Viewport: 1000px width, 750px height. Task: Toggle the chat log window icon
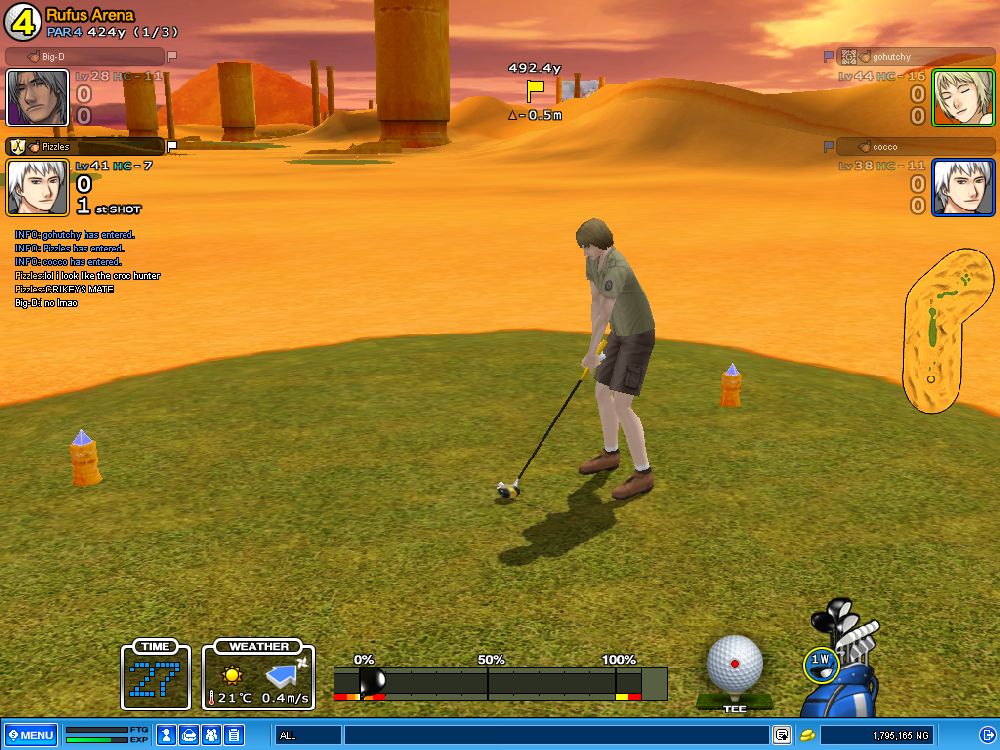click(x=782, y=735)
